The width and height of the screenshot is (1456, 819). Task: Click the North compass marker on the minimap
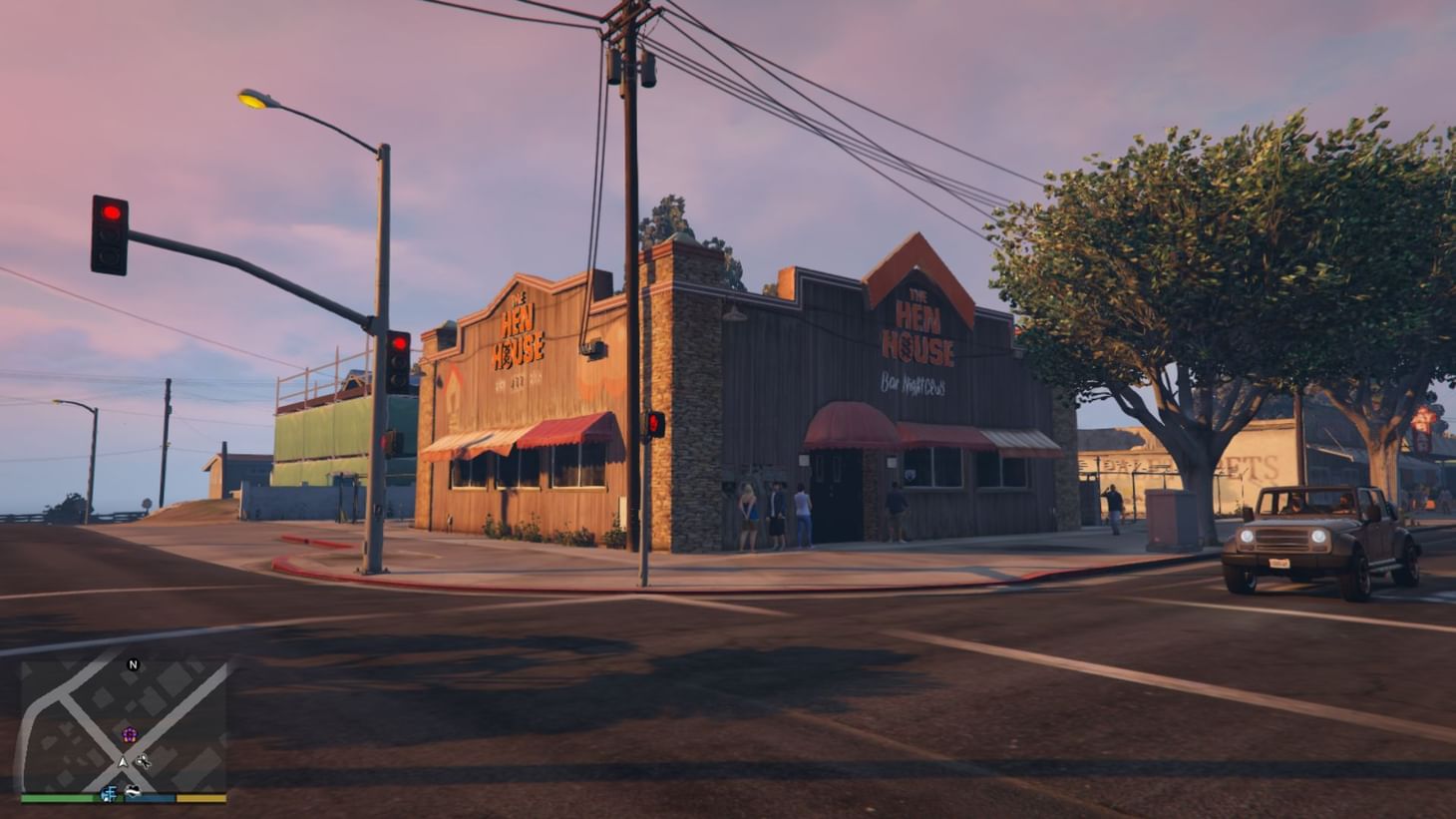(x=134, y=664)
